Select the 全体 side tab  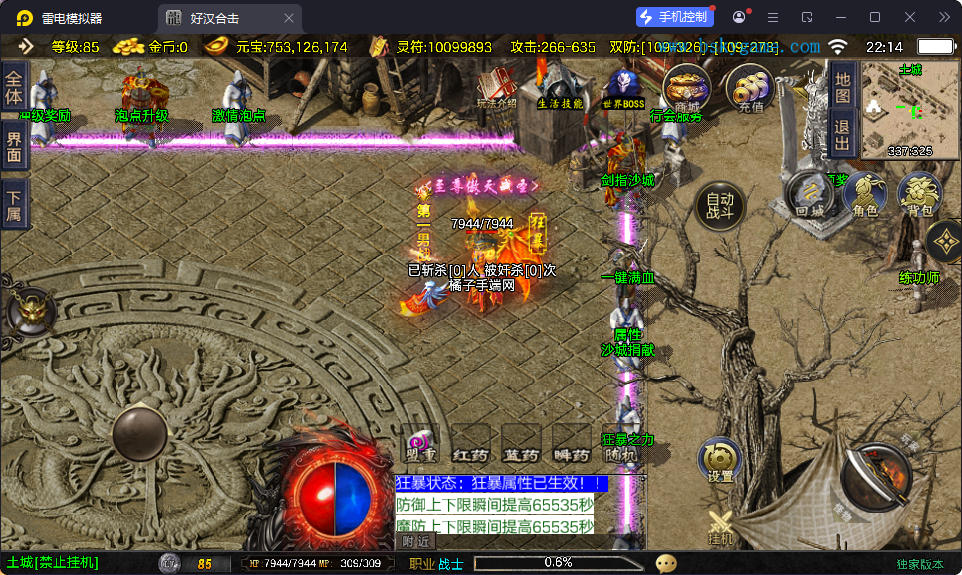pyautogui.click(x=14, y=86)
